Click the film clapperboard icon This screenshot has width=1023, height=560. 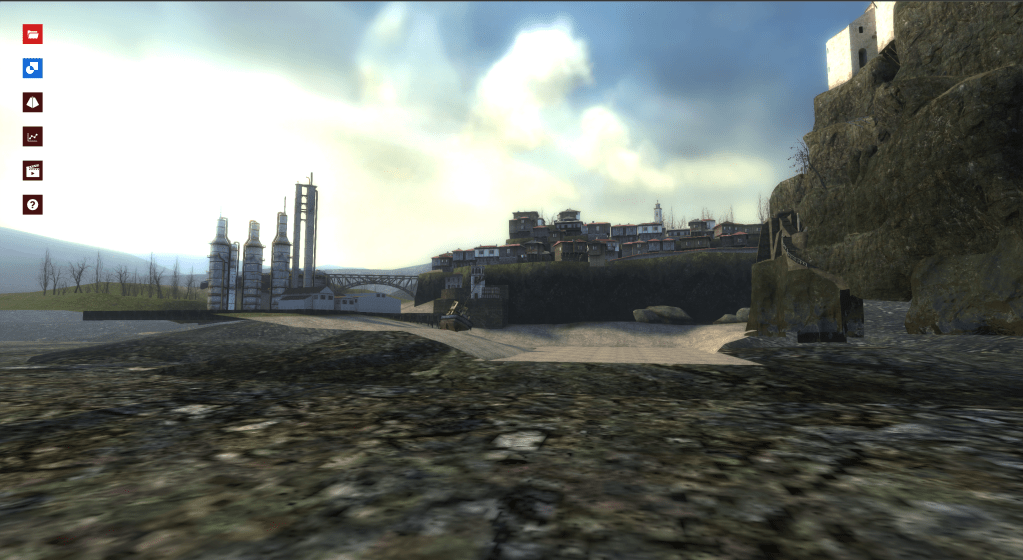pyautogui.click(x=33, y=170)
